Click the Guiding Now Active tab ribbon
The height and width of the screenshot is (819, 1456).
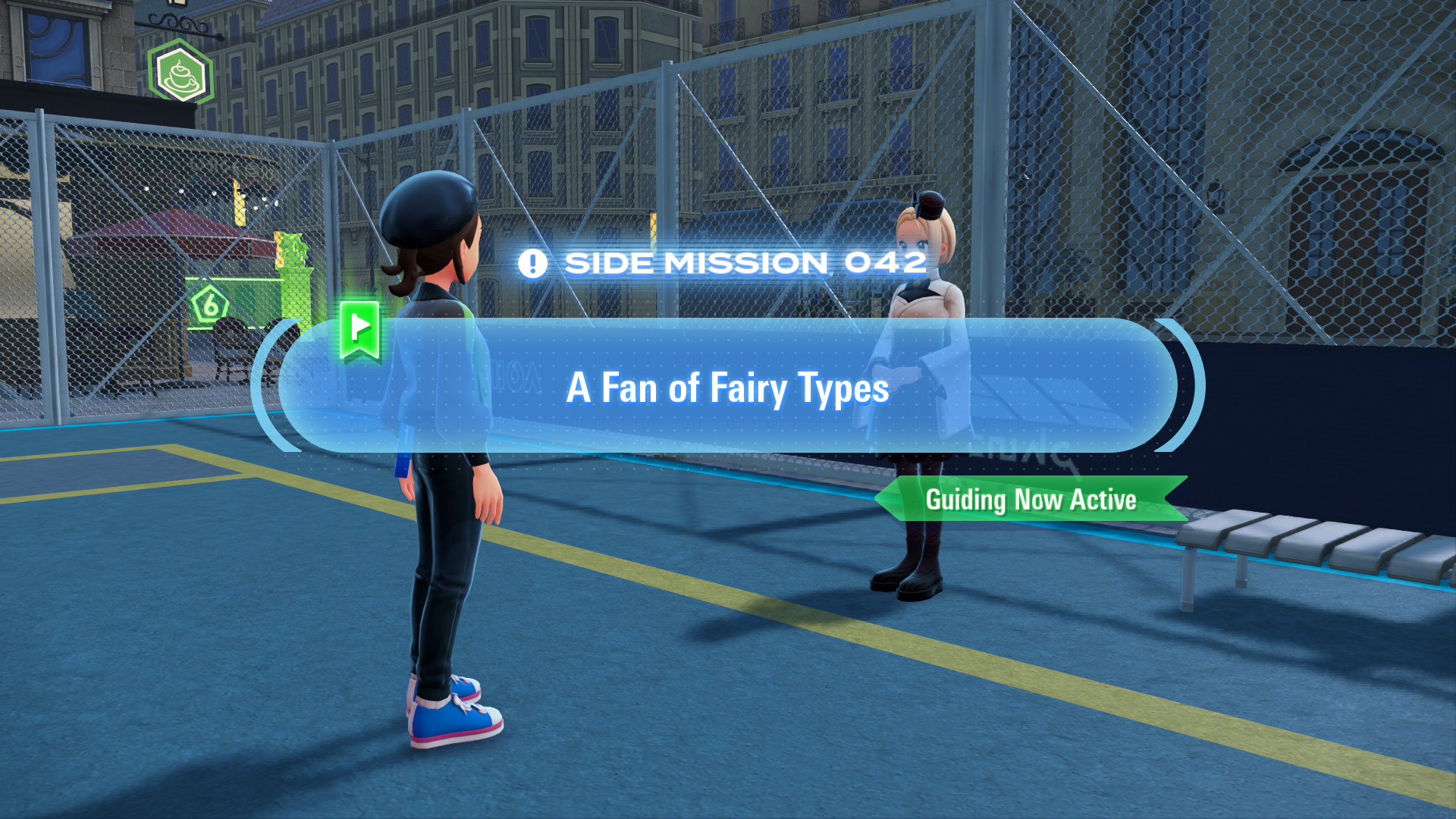pyautogui.click(x=1031, y=500)
